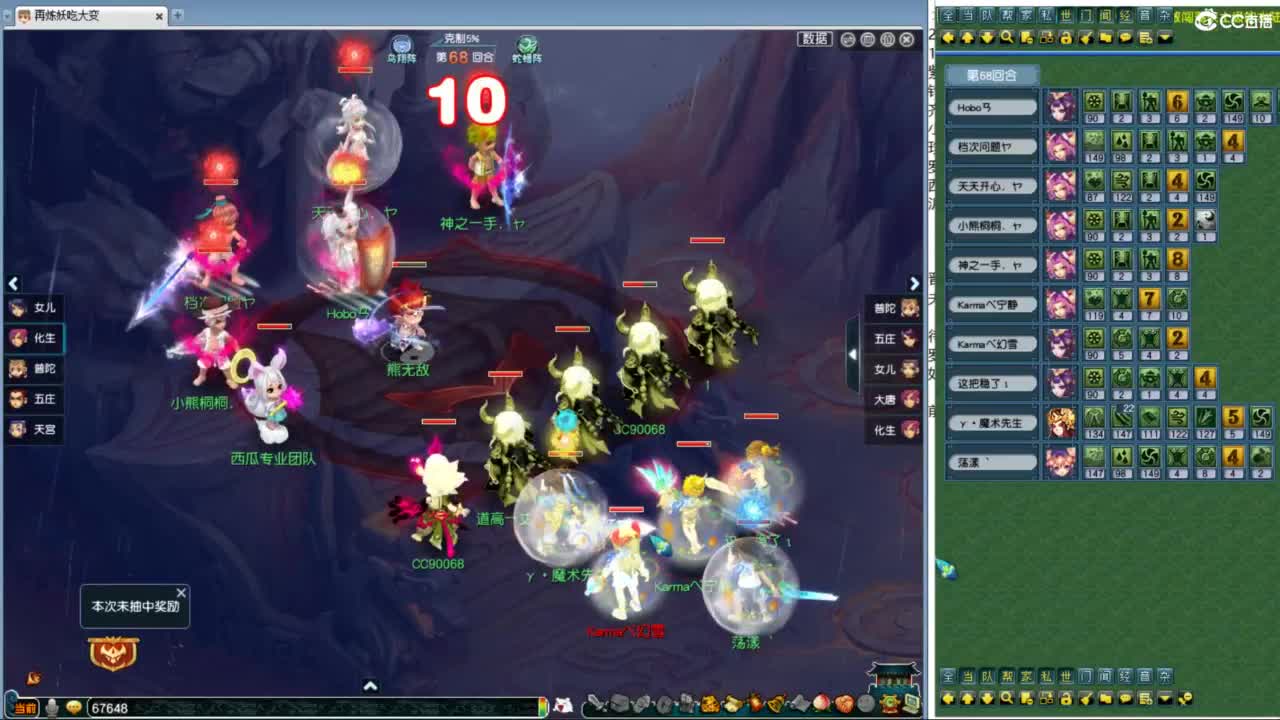This screenshot has width=1280, height=720.
Task: Click the camera icon atop the battle window
Action: [x=867, y=40]
